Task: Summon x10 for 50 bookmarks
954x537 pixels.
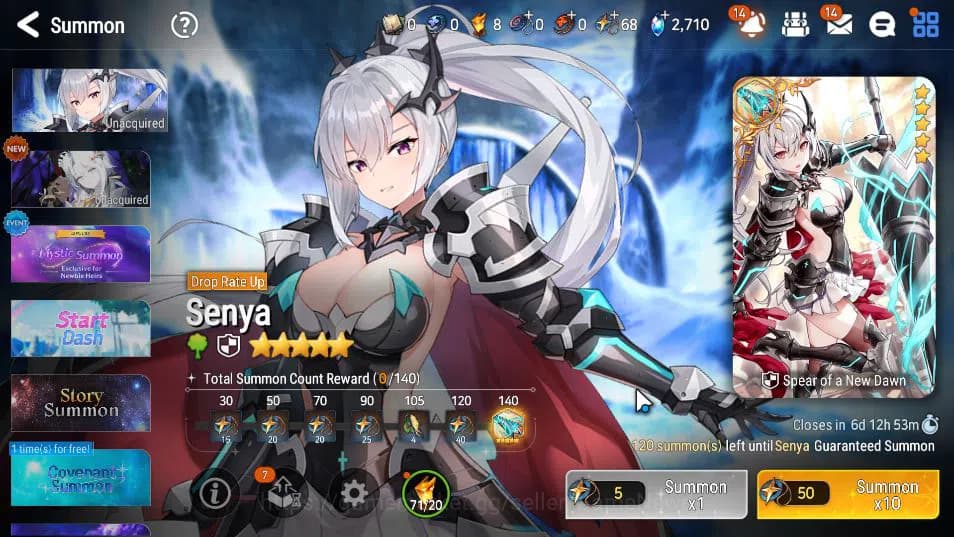Action: point(847,494)
